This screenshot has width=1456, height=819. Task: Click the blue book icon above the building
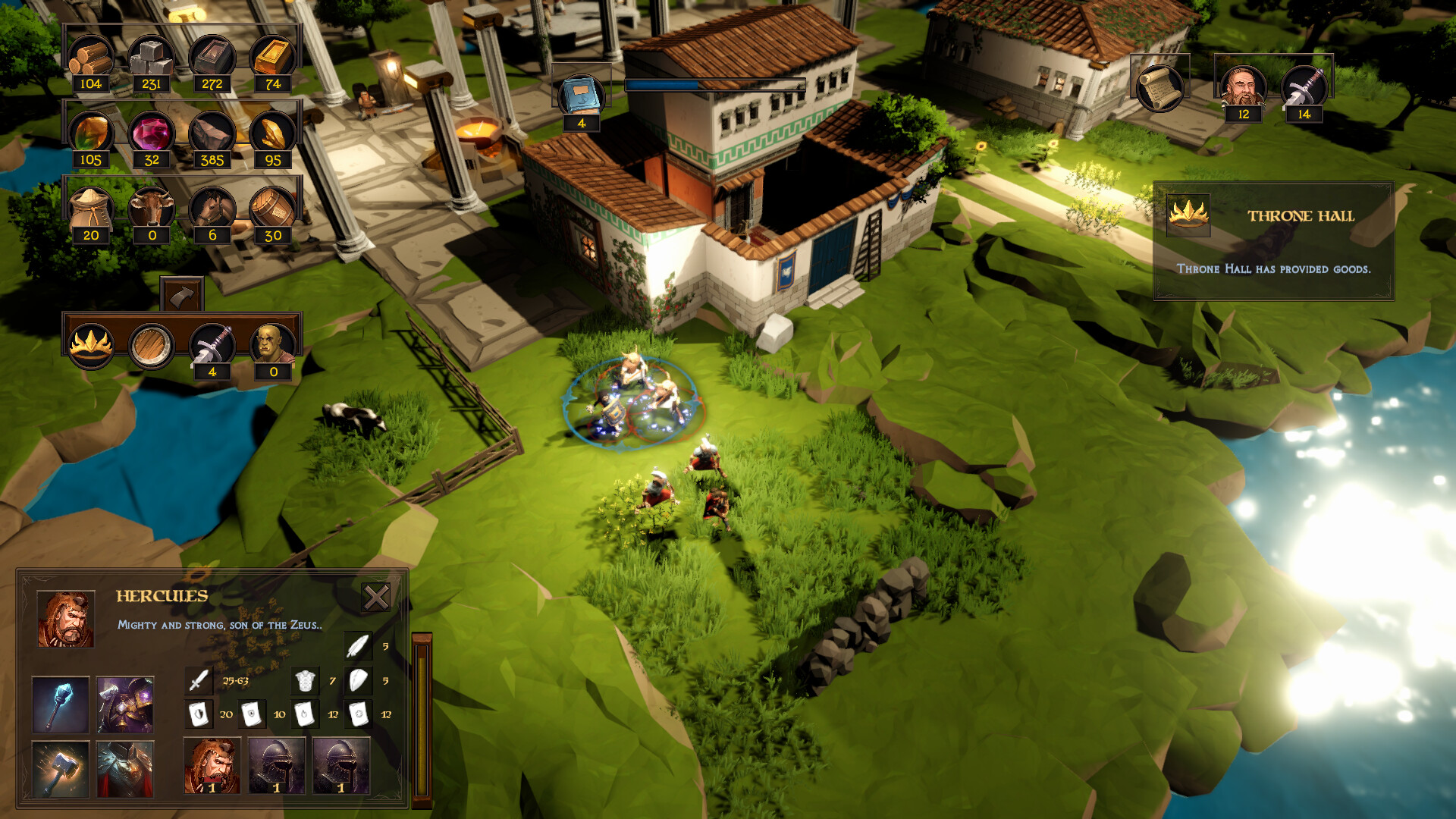tap(581, 96)
